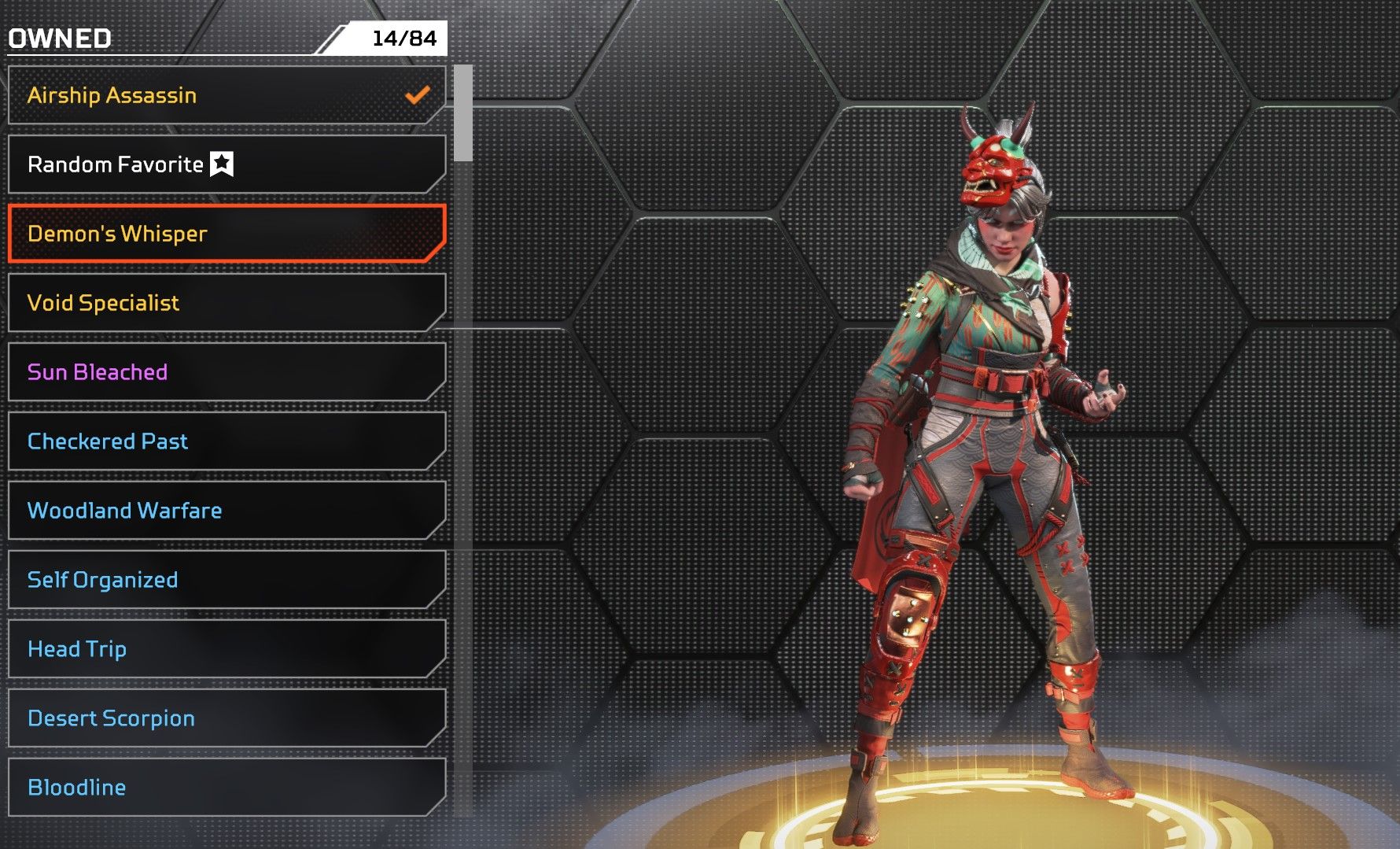Choose the Checkered Past skin
The height and width of the screenshot is (849, 1400).
click(x=227, y=441)
